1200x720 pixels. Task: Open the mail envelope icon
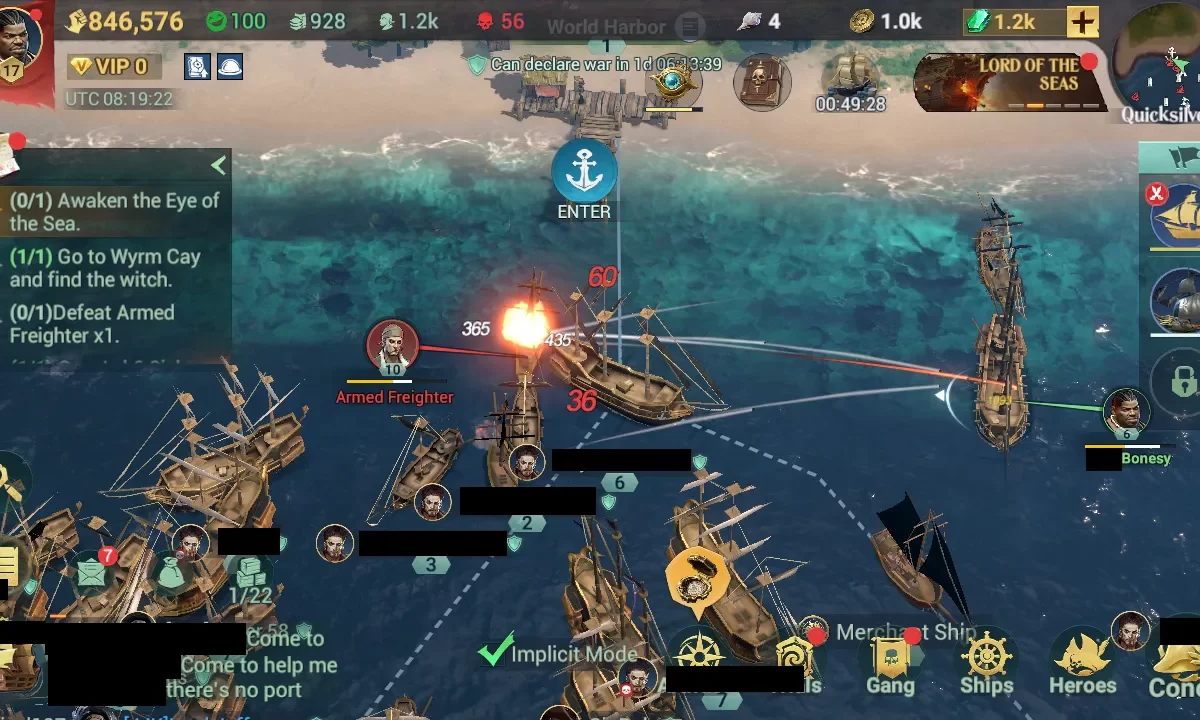click(x=92, y=573)
